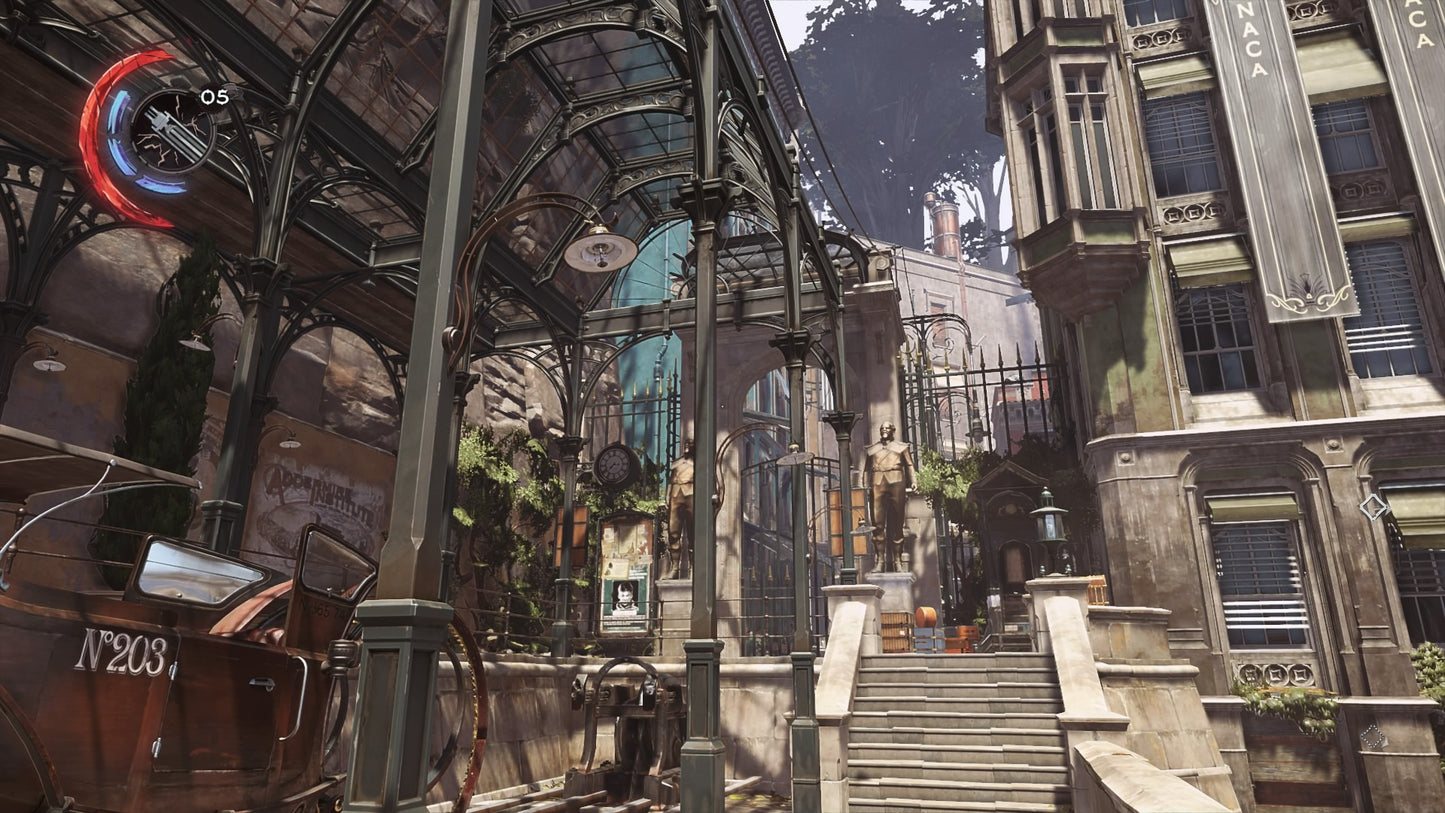Click the hanging street lamp under the canopy
This screenshot has height=813, width=1445.
click(600, 252)
